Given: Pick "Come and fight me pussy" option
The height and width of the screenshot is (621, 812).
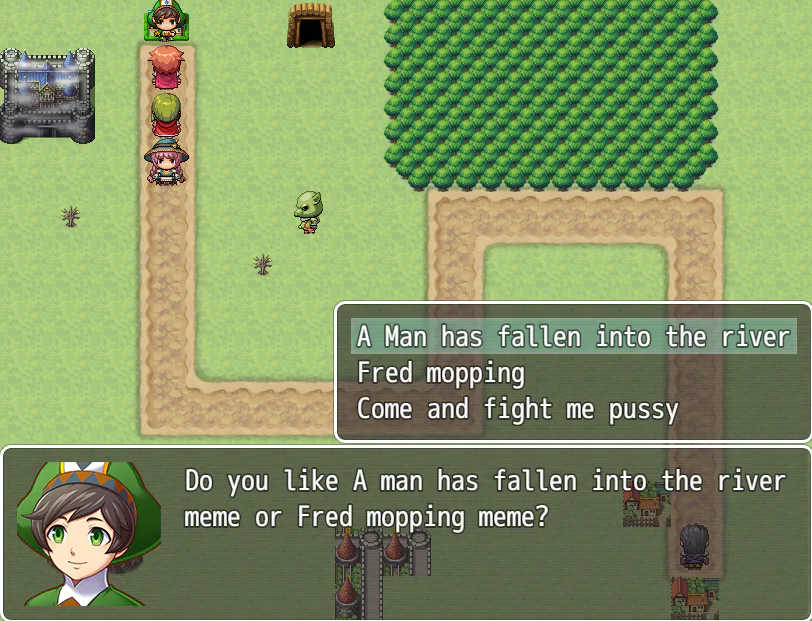Looking at the screenshot, I should click(x=517, y=410).
